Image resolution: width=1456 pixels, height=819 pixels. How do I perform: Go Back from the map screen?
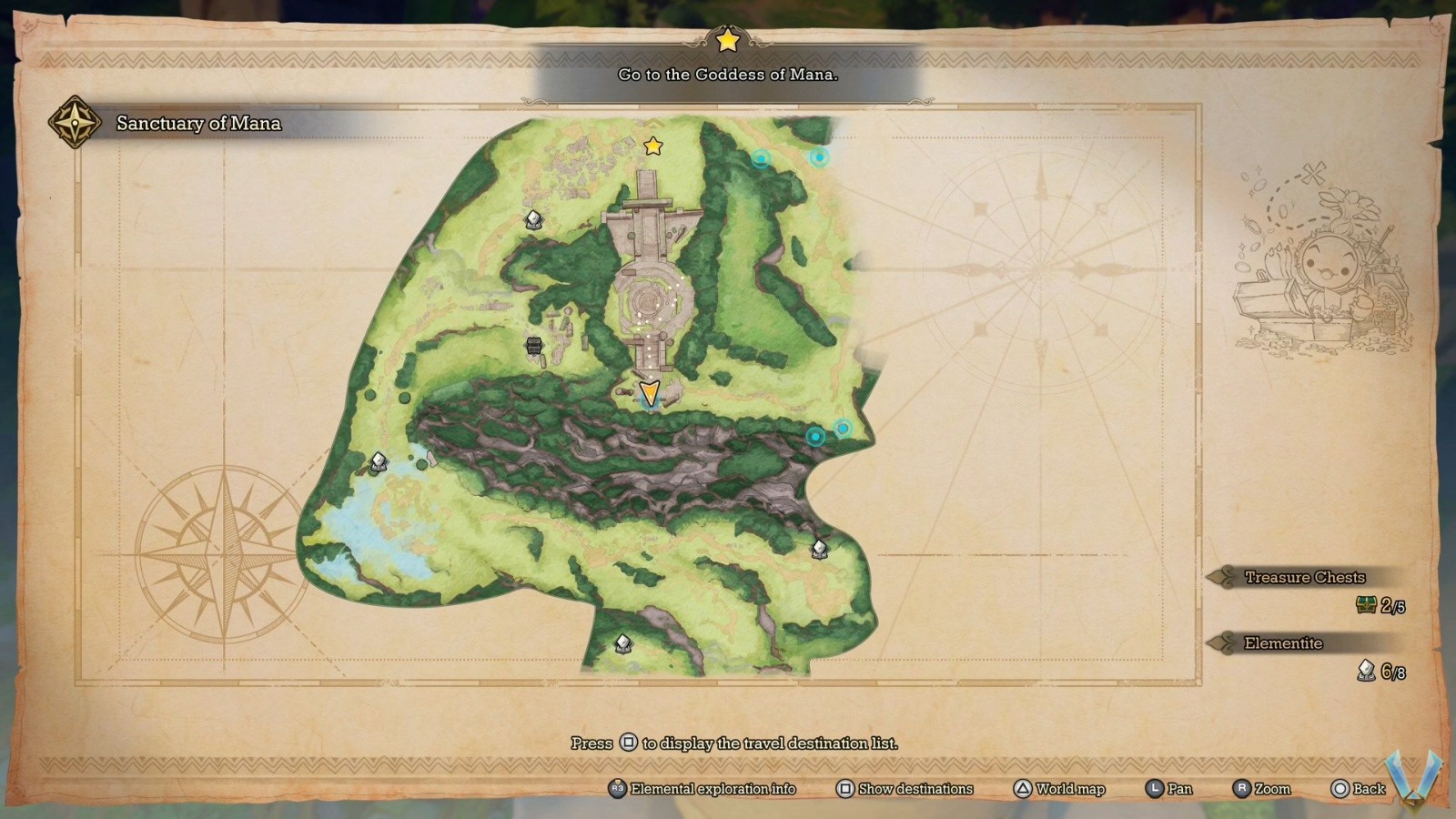[x=1358, y=789]
